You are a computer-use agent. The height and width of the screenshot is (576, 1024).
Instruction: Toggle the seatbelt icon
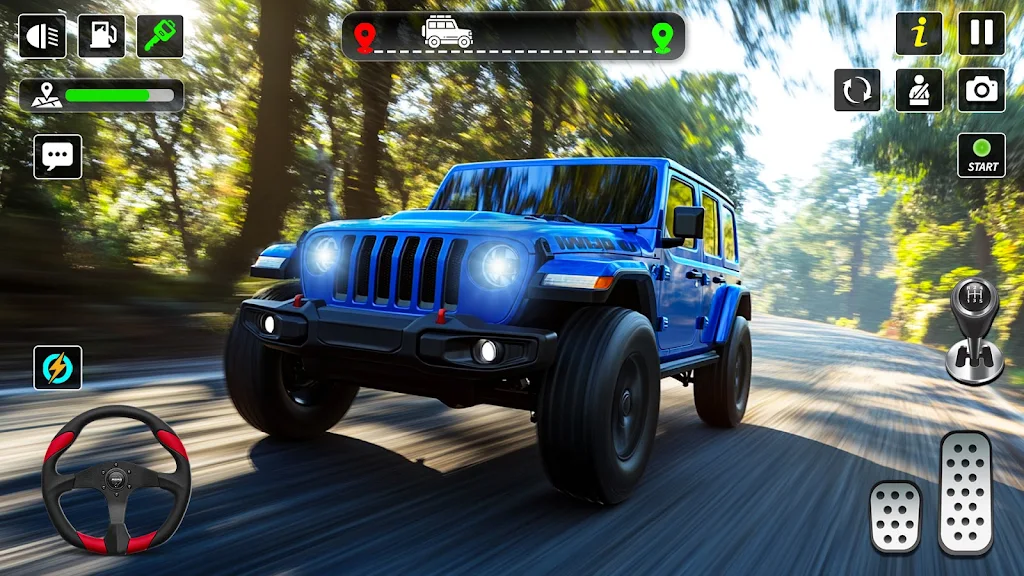point(919,90)
